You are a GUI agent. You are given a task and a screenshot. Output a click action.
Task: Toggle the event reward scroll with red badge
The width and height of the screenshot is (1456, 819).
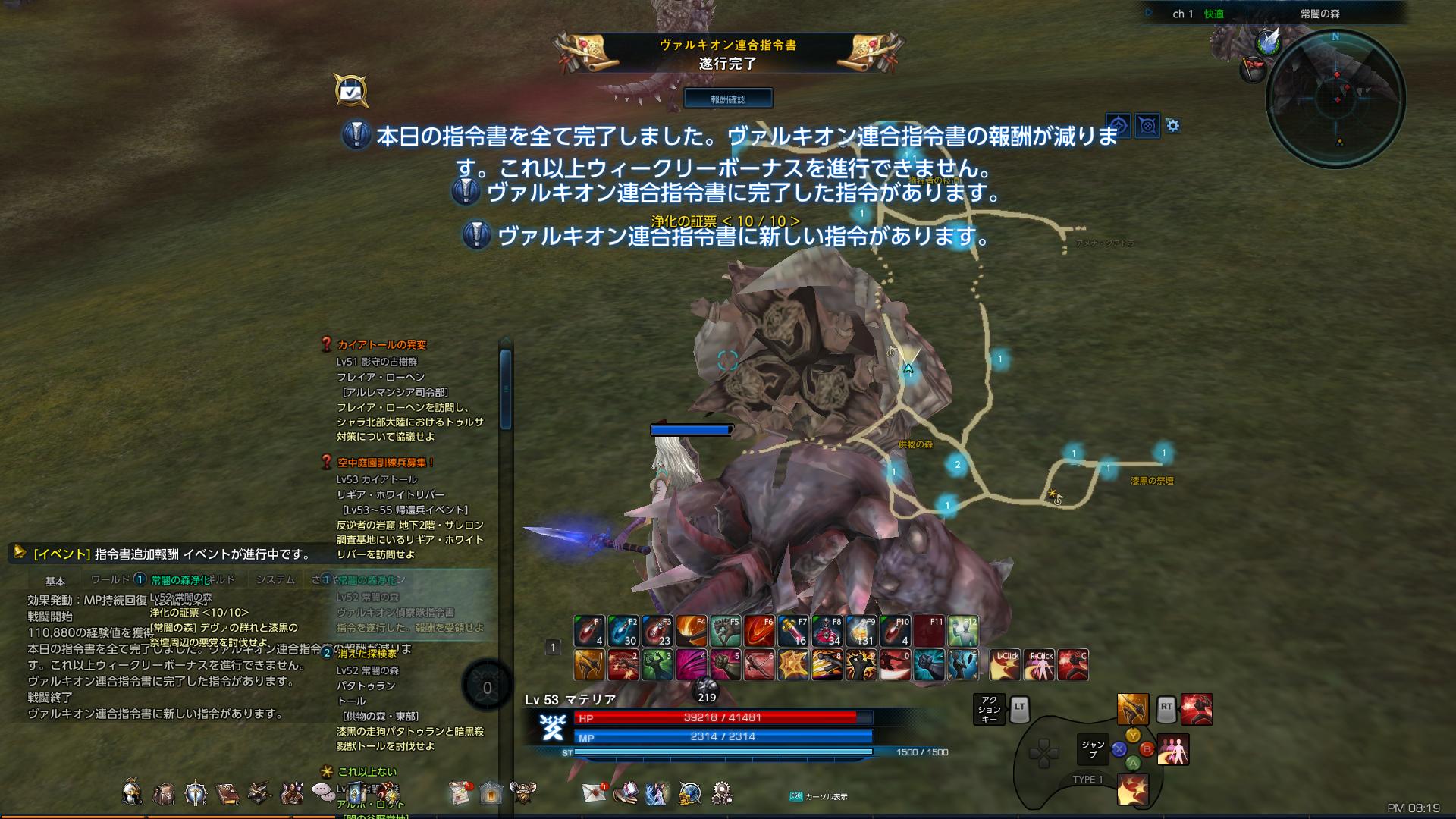point(460,792)
